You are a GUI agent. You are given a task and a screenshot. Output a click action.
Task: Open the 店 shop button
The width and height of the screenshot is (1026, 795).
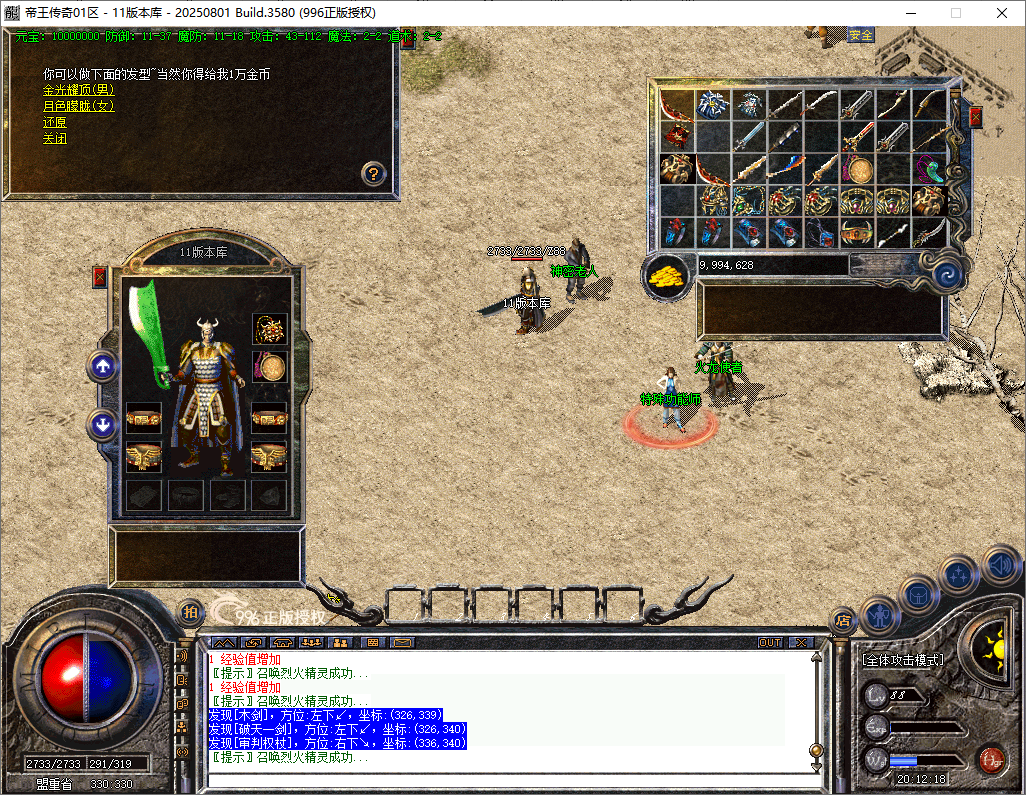[842, 619]
